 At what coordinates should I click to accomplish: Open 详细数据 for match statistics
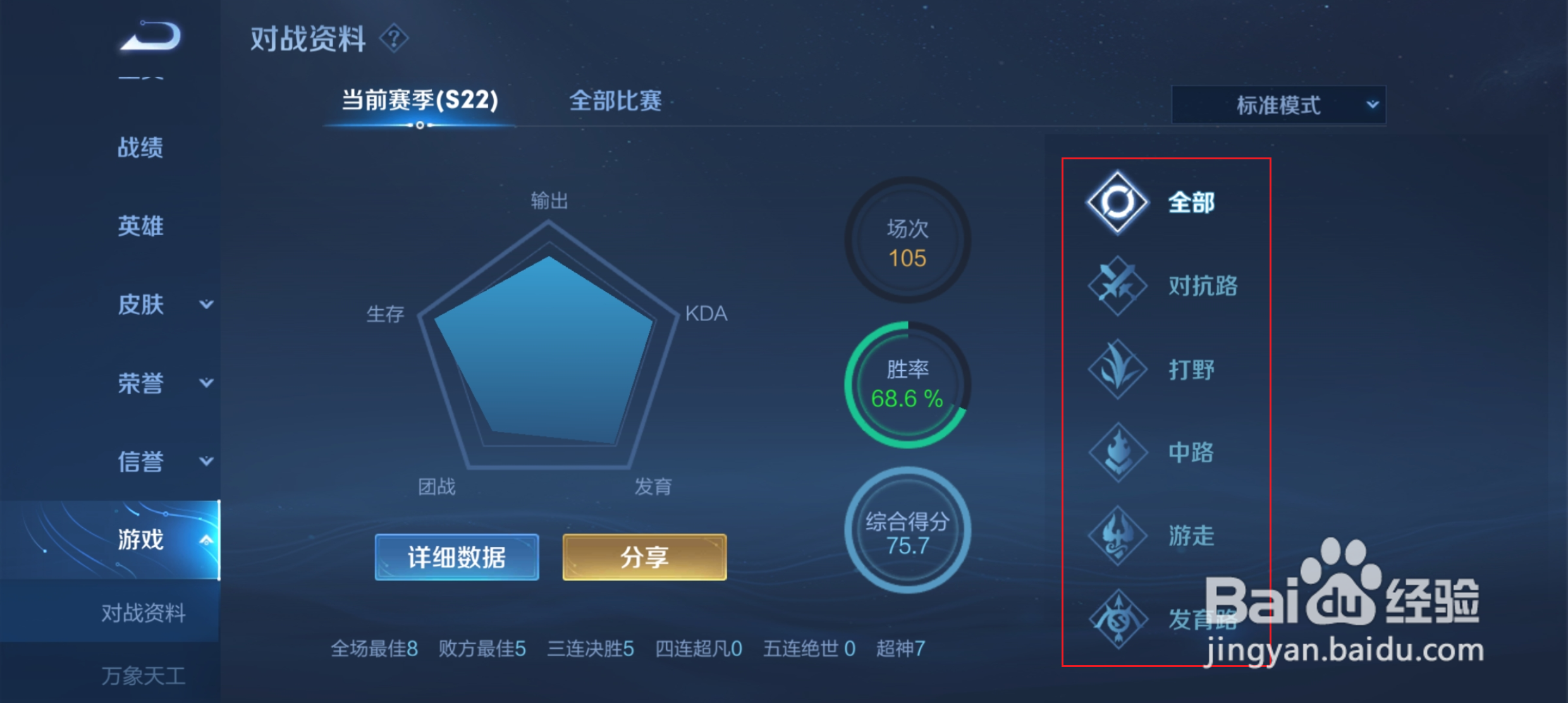click(456, 558)
